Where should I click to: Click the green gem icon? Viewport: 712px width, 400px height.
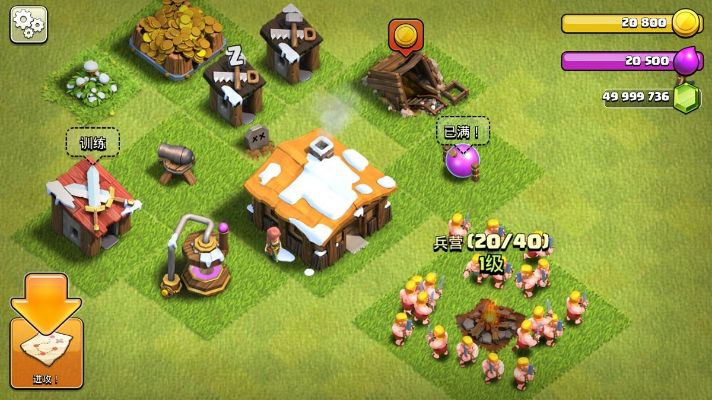[687, 98]
